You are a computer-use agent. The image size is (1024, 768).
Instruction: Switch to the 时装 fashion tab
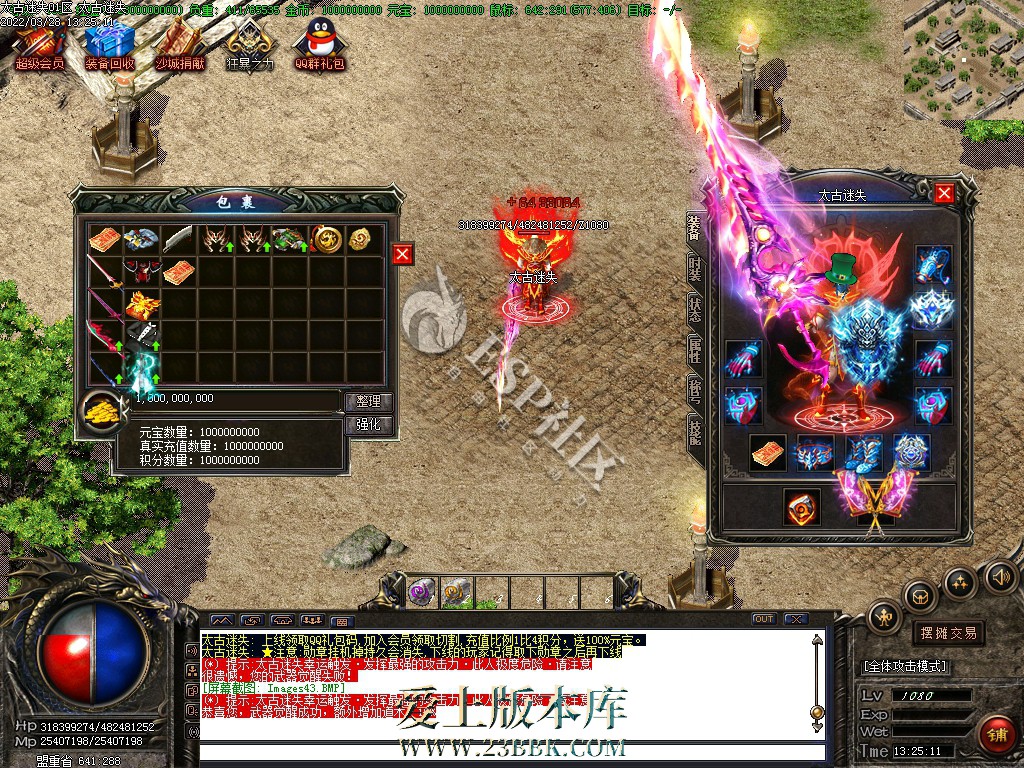(x=694, y=267)
